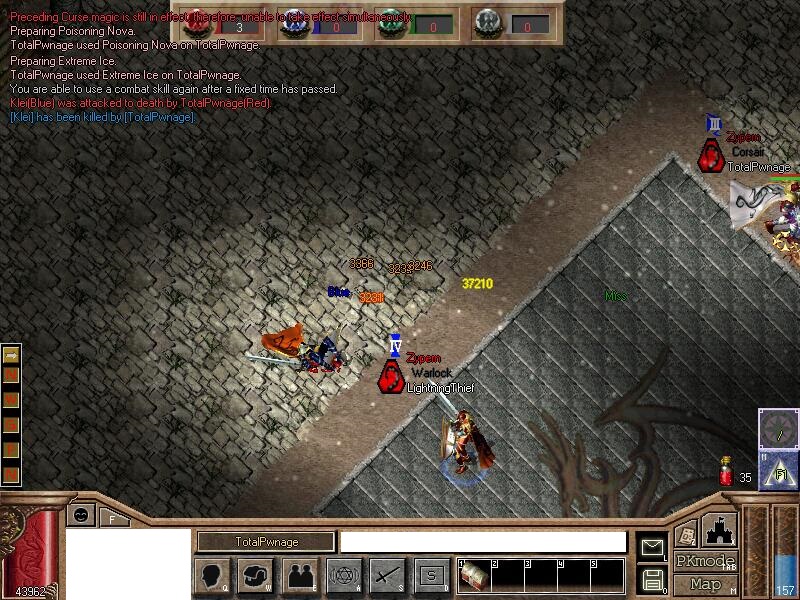Open the sword combat skills button

[387, 575]
